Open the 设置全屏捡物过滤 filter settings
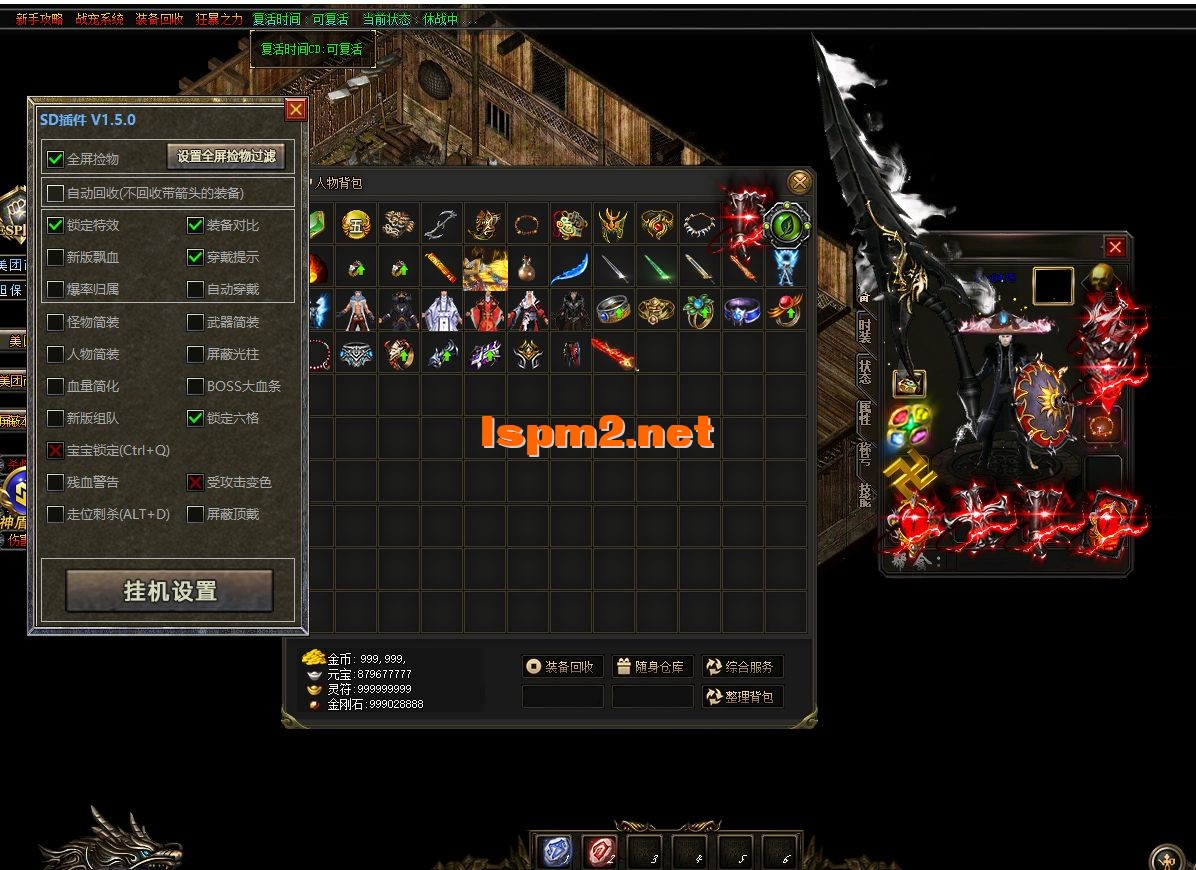The height and width of the screenshot is (870, 1196). tap(226, 156)
